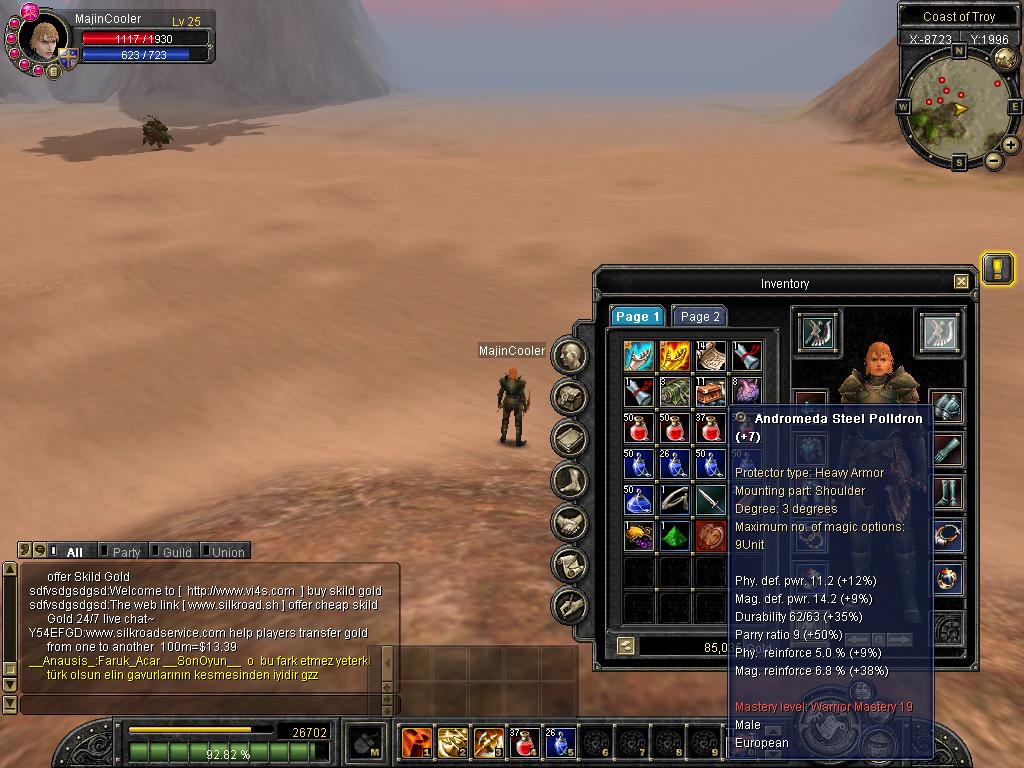Viewport: 1024px width, 768px height.
Task: Select the treasure chest inventory item
Action: [711, 392]
